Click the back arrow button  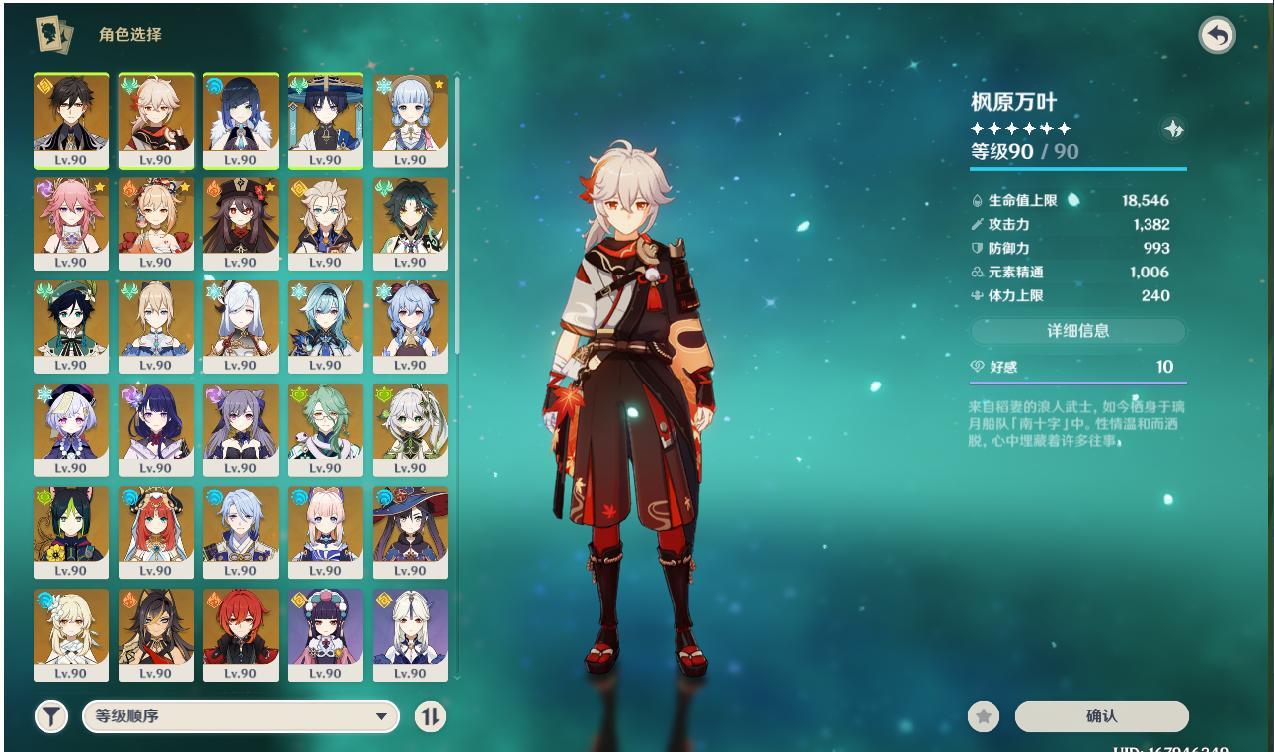1216,36
